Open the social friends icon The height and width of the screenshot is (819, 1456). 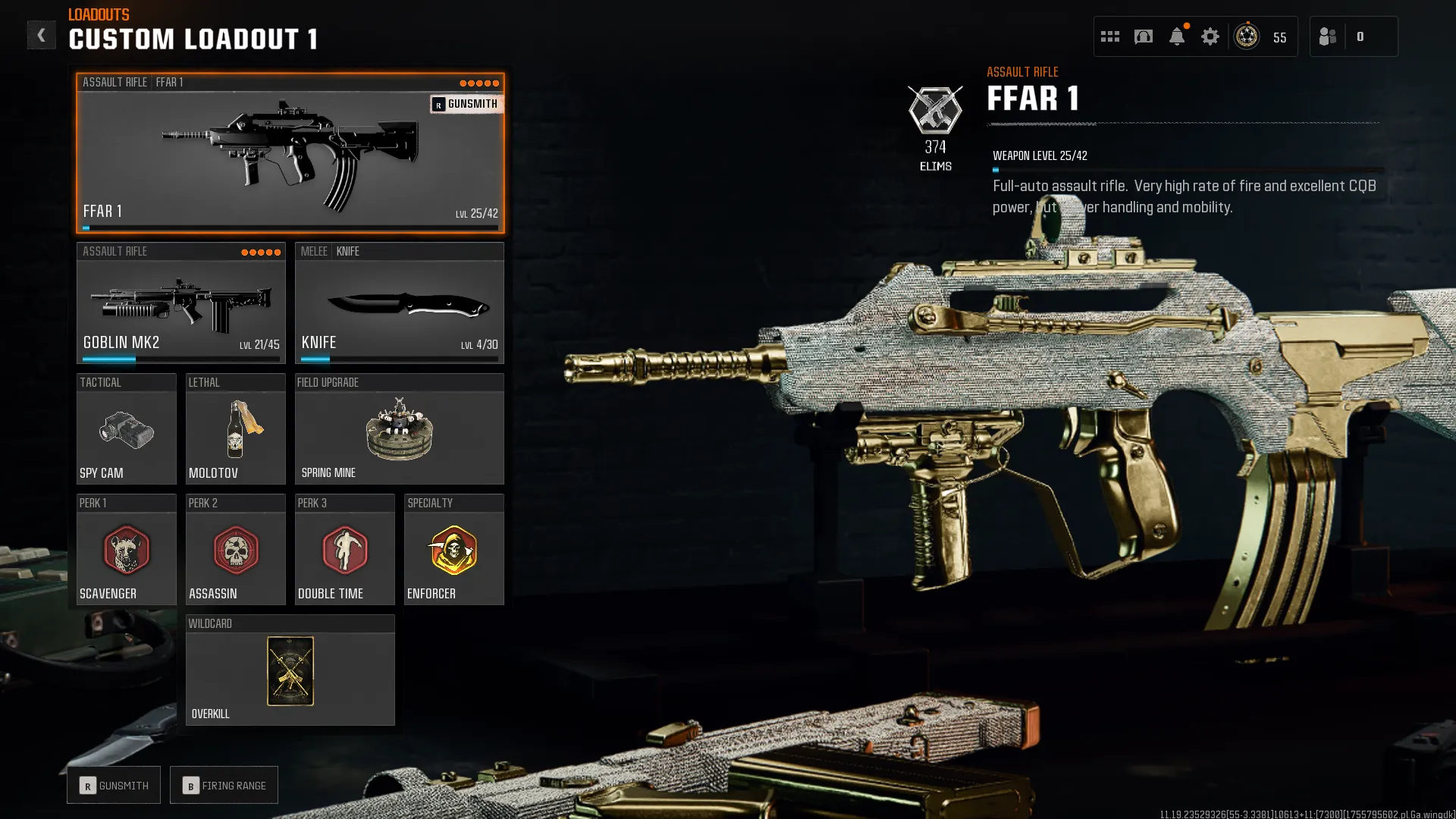tap(1328, 36)
